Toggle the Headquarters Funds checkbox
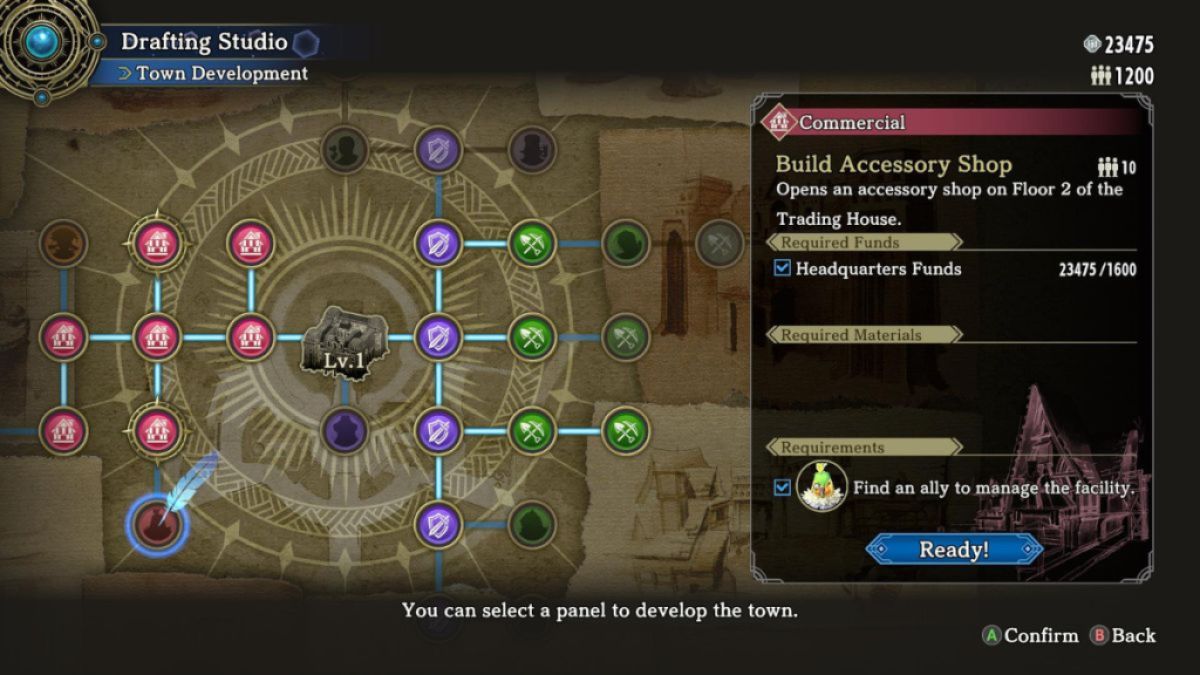 (x=783, y=268)
